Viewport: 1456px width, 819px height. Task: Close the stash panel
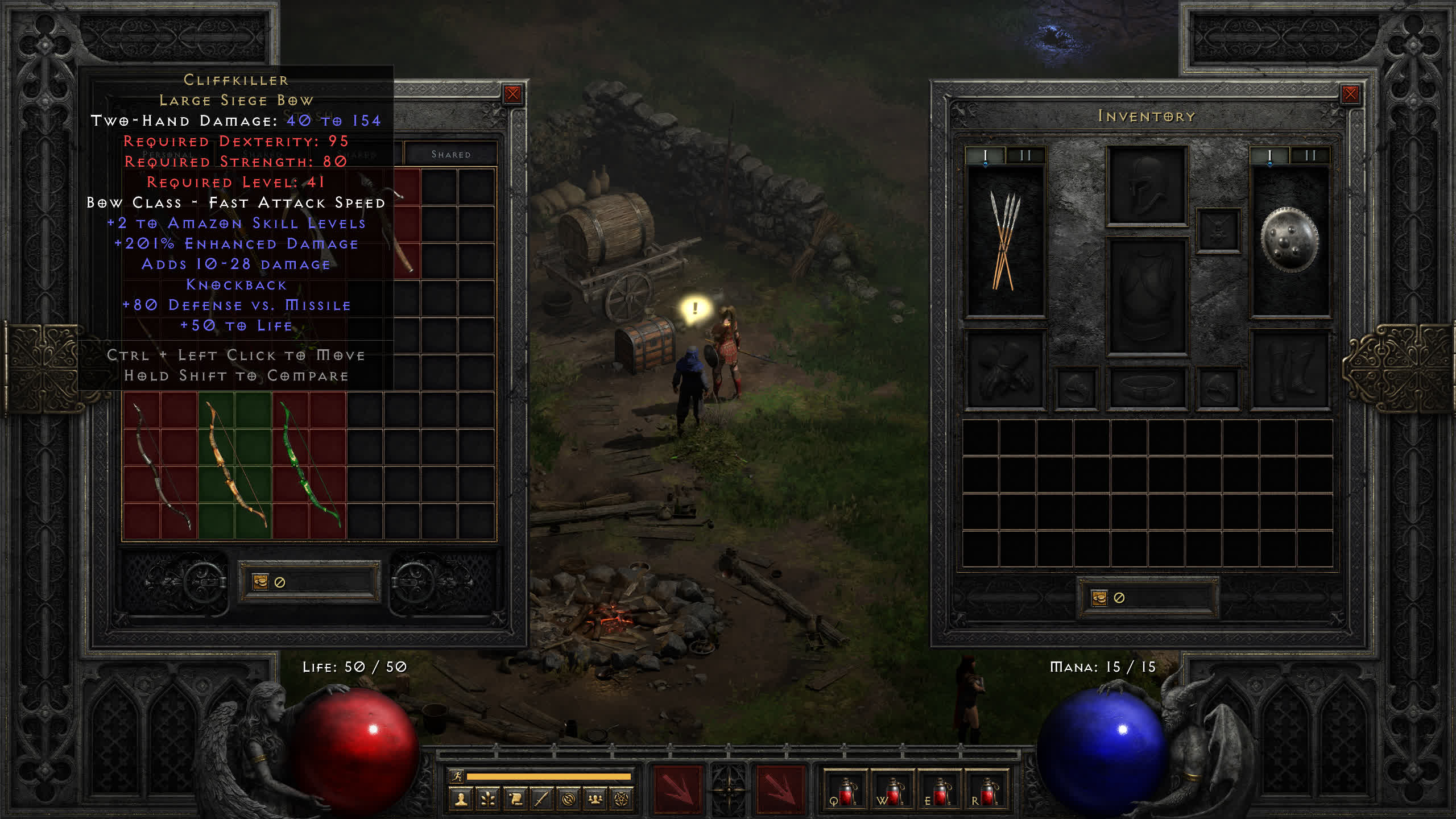tap(512, 94)
